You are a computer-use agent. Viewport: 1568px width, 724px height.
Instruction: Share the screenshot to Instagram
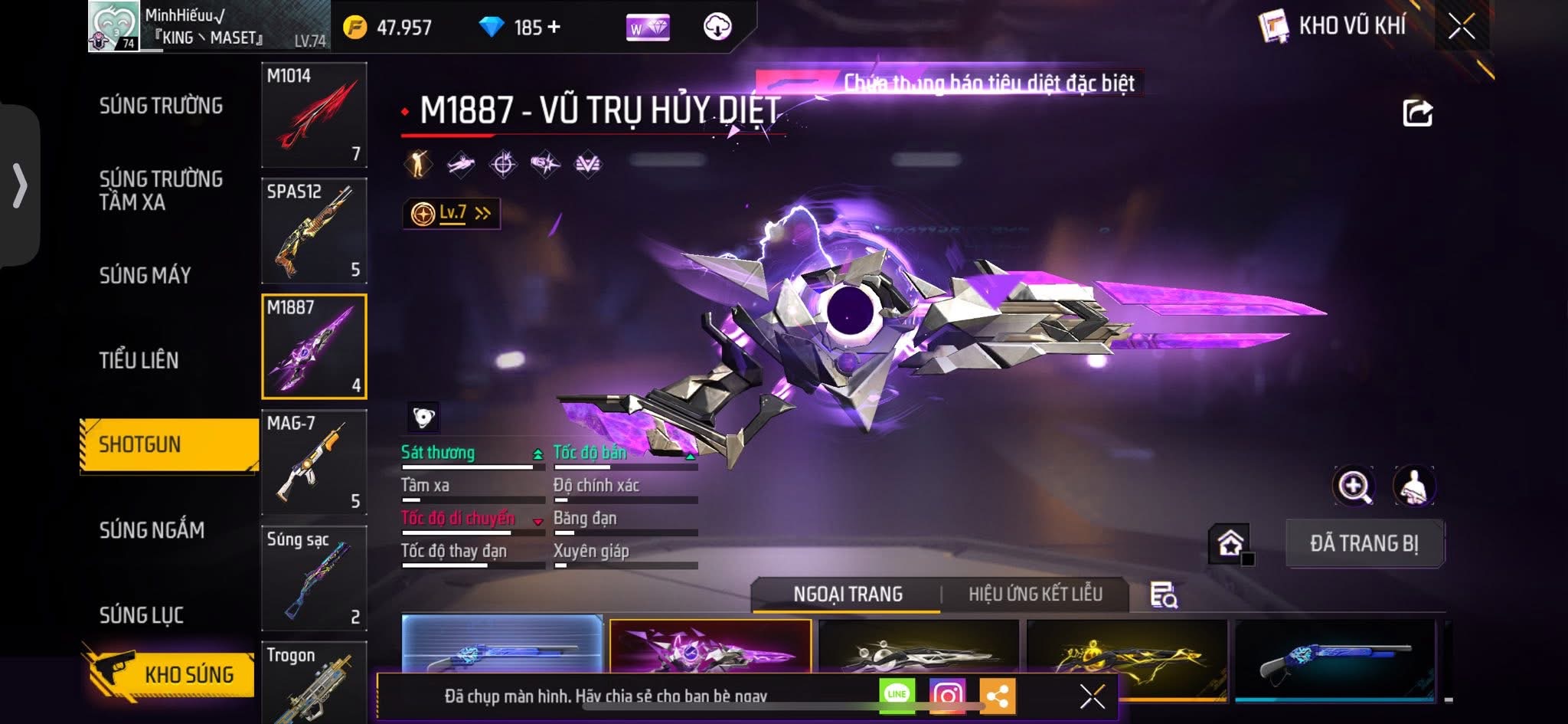point(947,695)
